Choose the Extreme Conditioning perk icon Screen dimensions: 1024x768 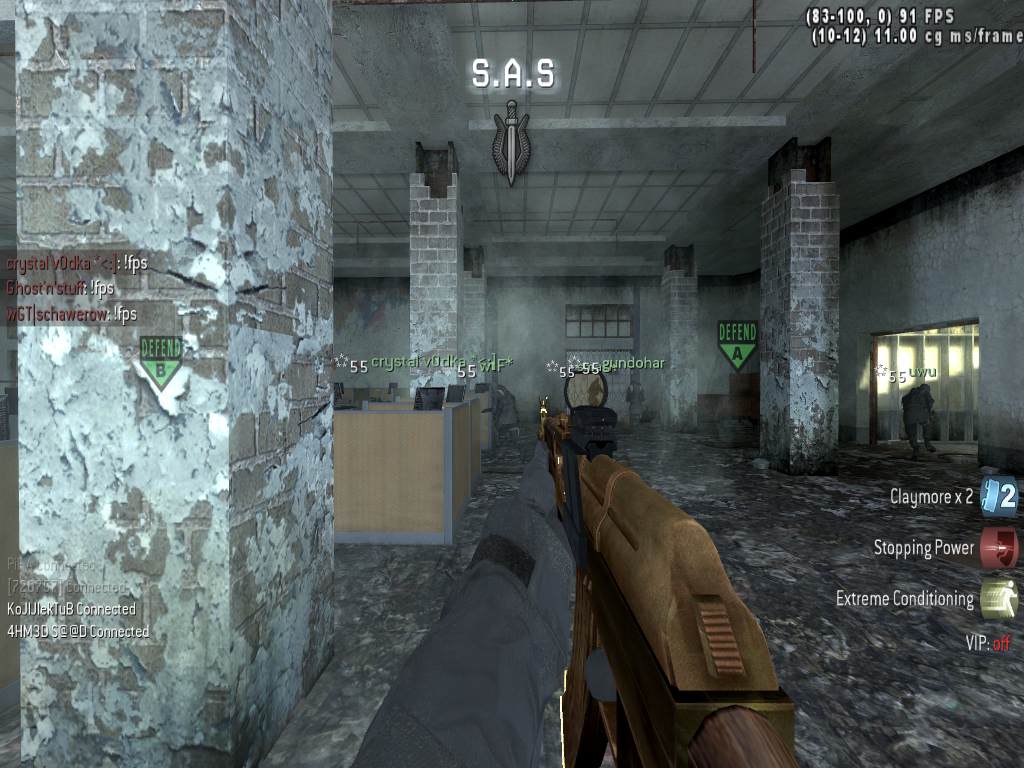(x=998, y=599)
